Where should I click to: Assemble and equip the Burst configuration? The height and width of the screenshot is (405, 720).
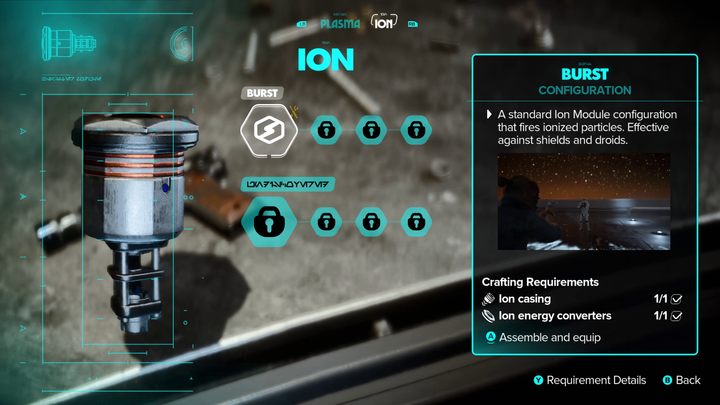coord(541,336)
